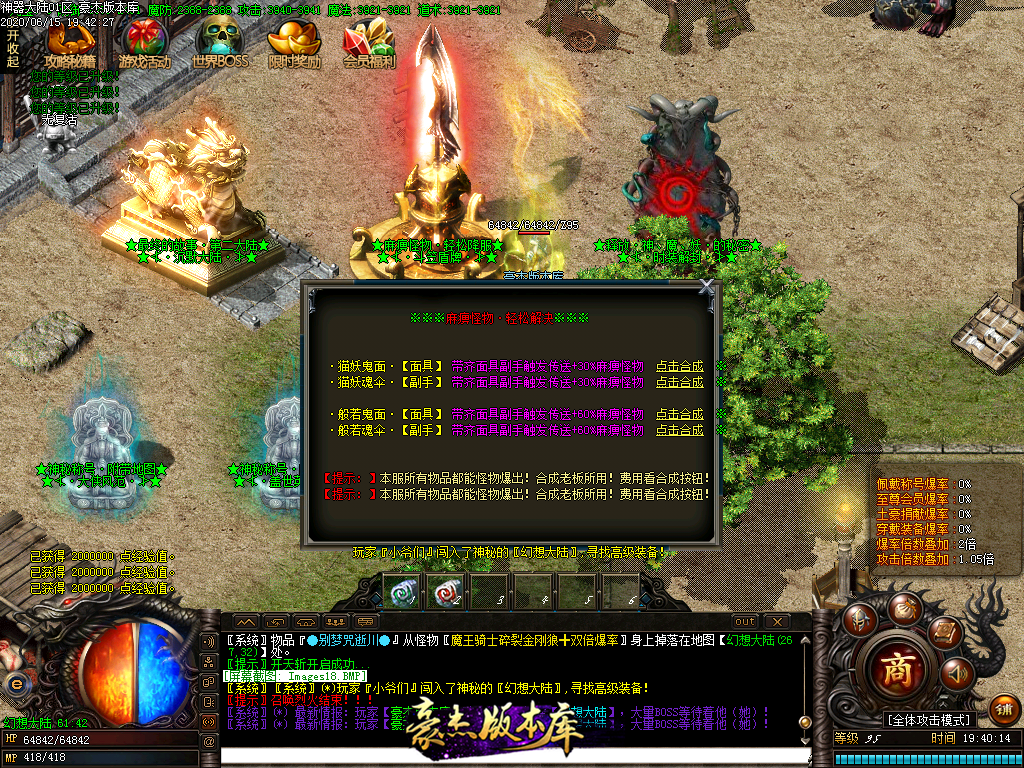Image resolution: width=1024 pixels, height=768 pixels.
Task: Close the 麻痹怪物 synthesis dialog
Action: click(x=707, y=287)
